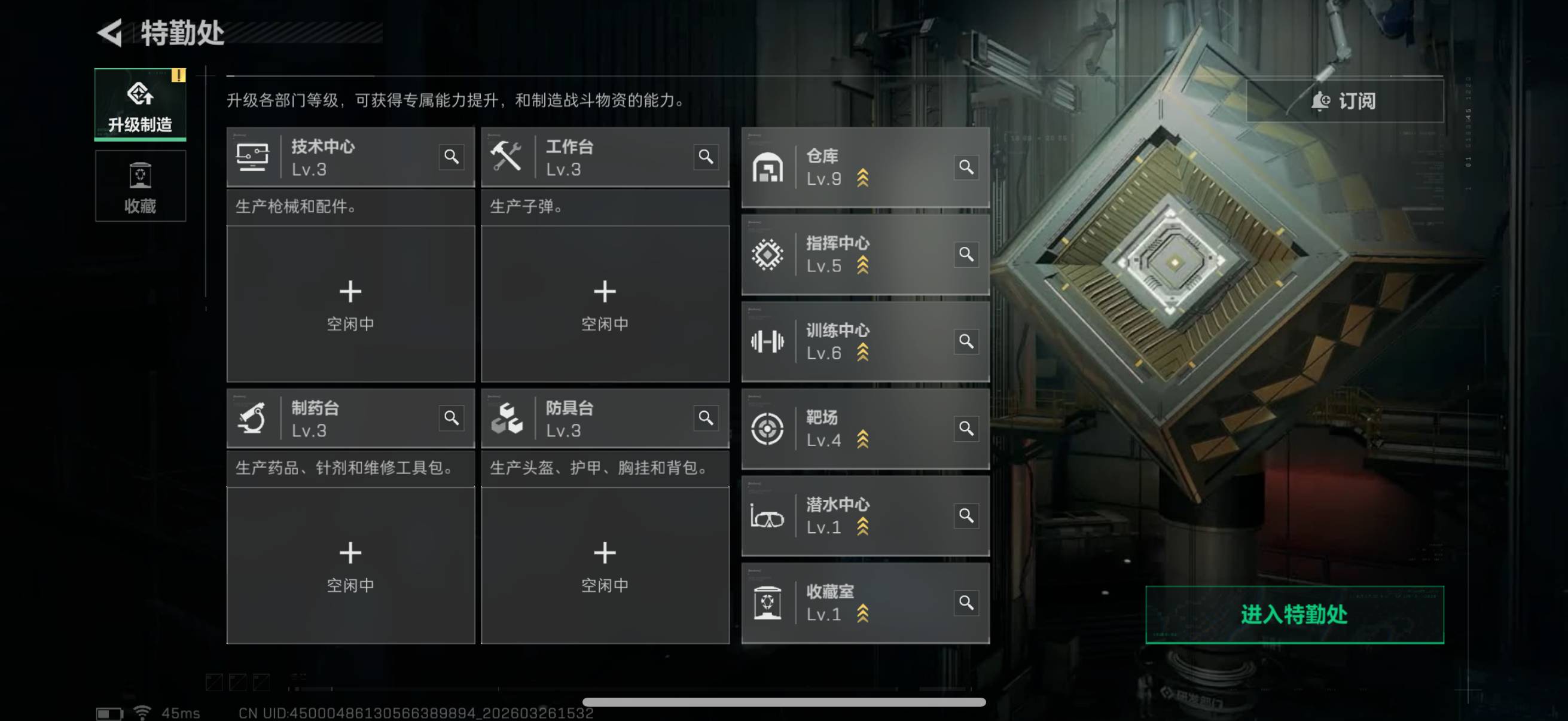
Task: View the 收藏室 Lv.1 department
Action: (x=852, y=603)
